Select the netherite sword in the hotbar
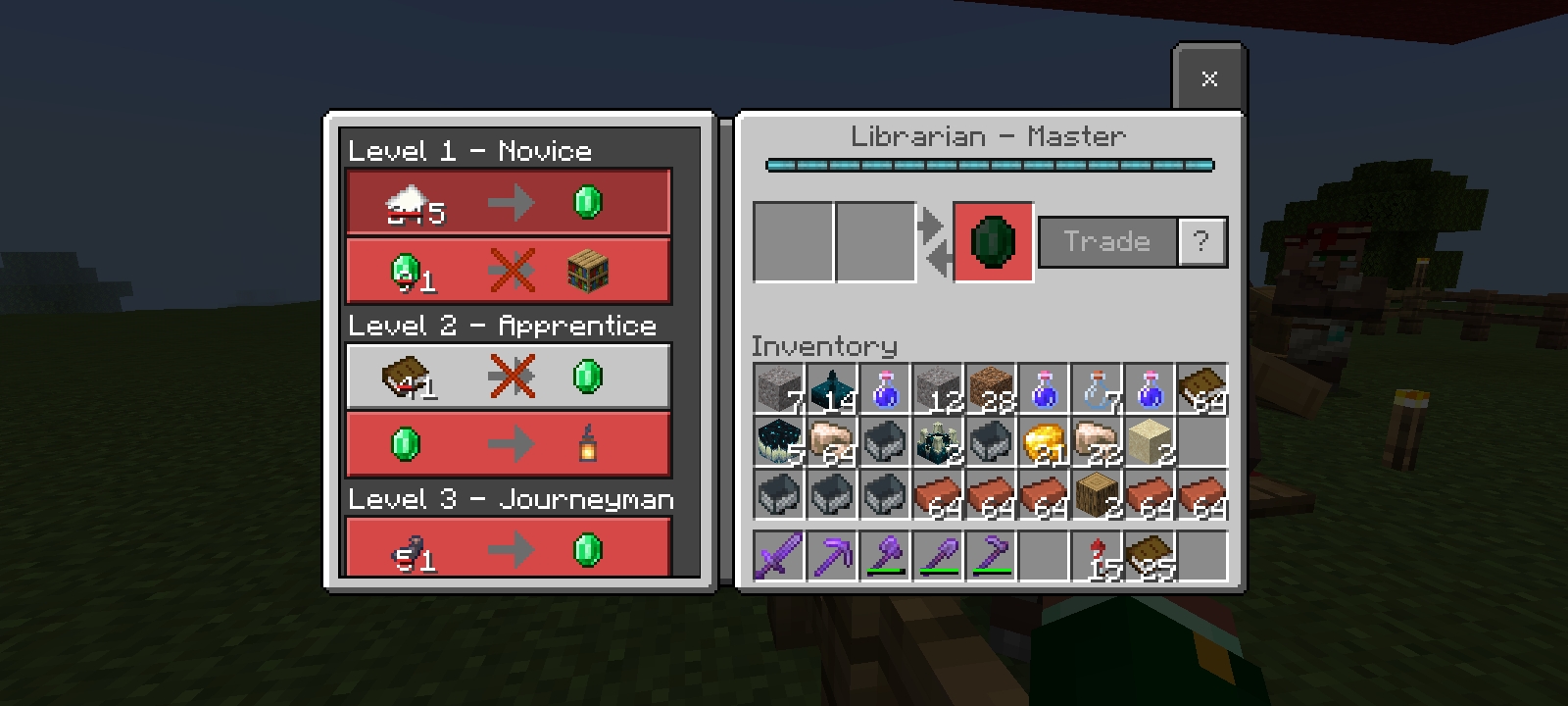 click(x=779, y=556)
